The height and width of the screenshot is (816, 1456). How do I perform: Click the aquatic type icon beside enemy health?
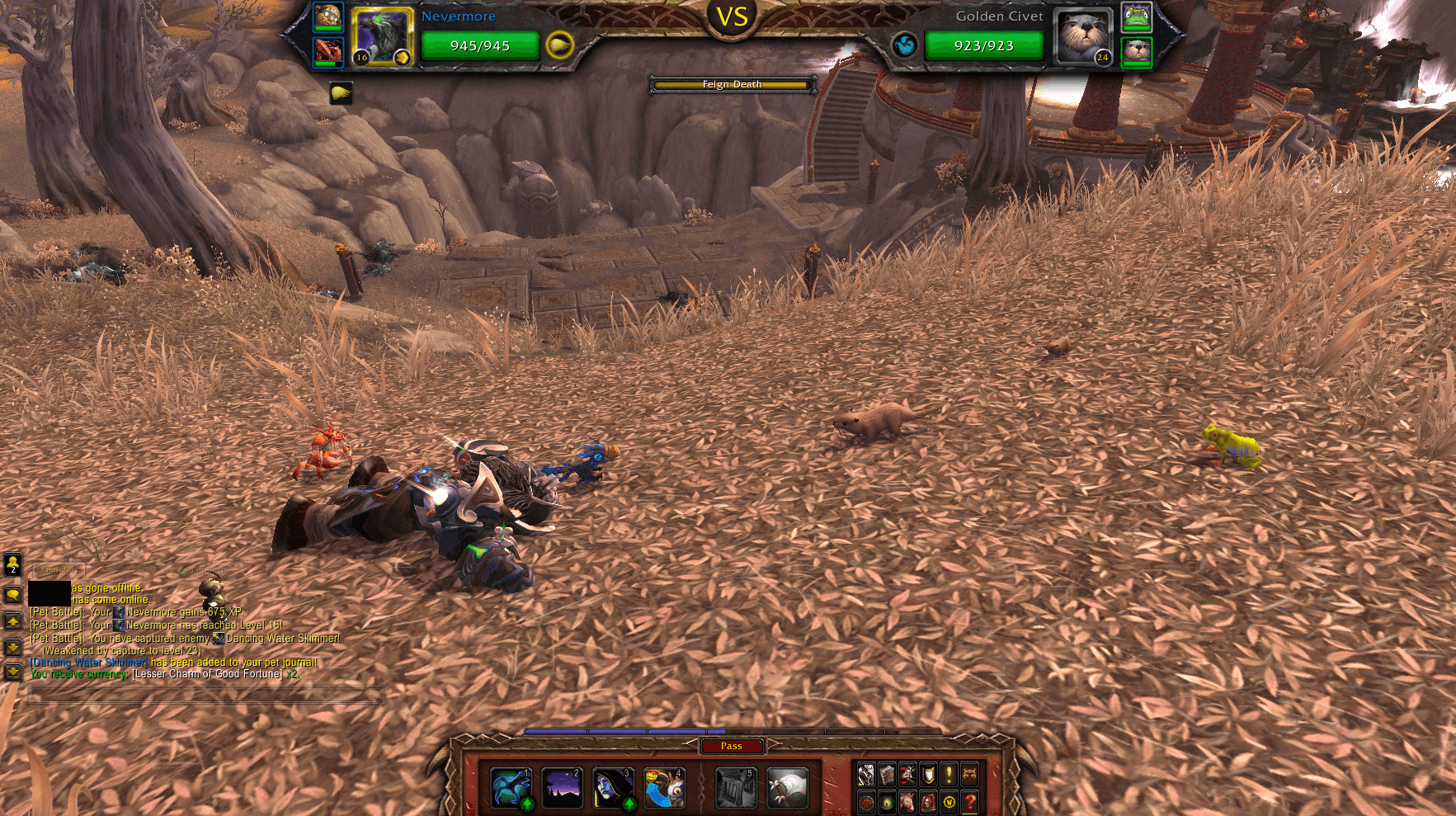tap(906, 45)
